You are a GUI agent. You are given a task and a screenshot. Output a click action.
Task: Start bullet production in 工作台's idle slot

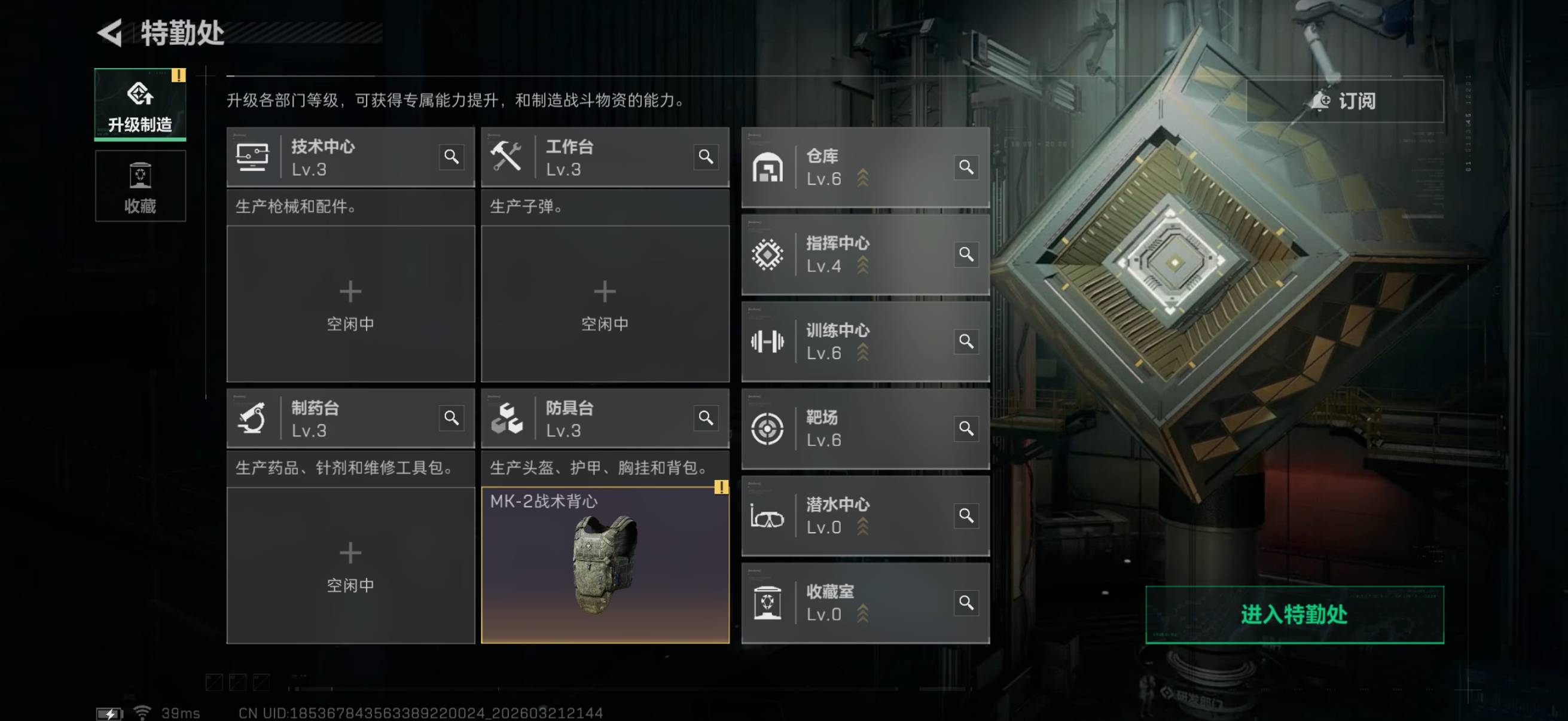(x=605, y=304)
